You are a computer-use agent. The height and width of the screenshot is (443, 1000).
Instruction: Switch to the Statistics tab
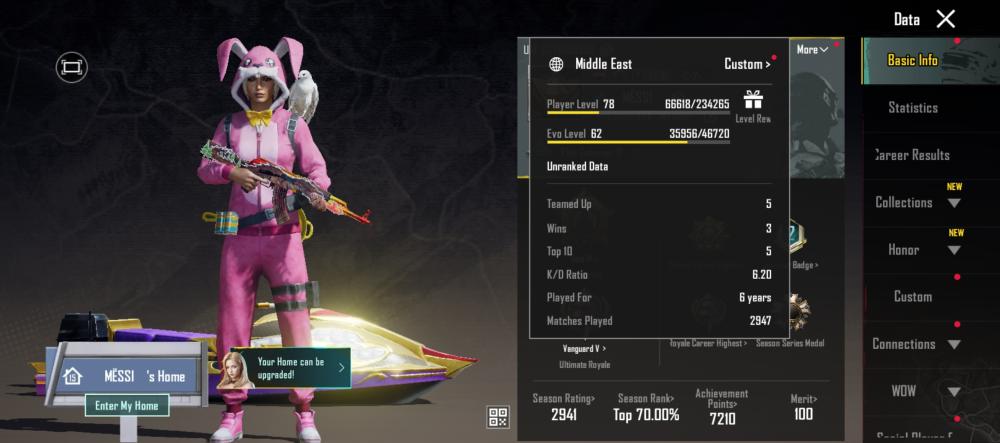pyautogui.click(x=912, y=107)
